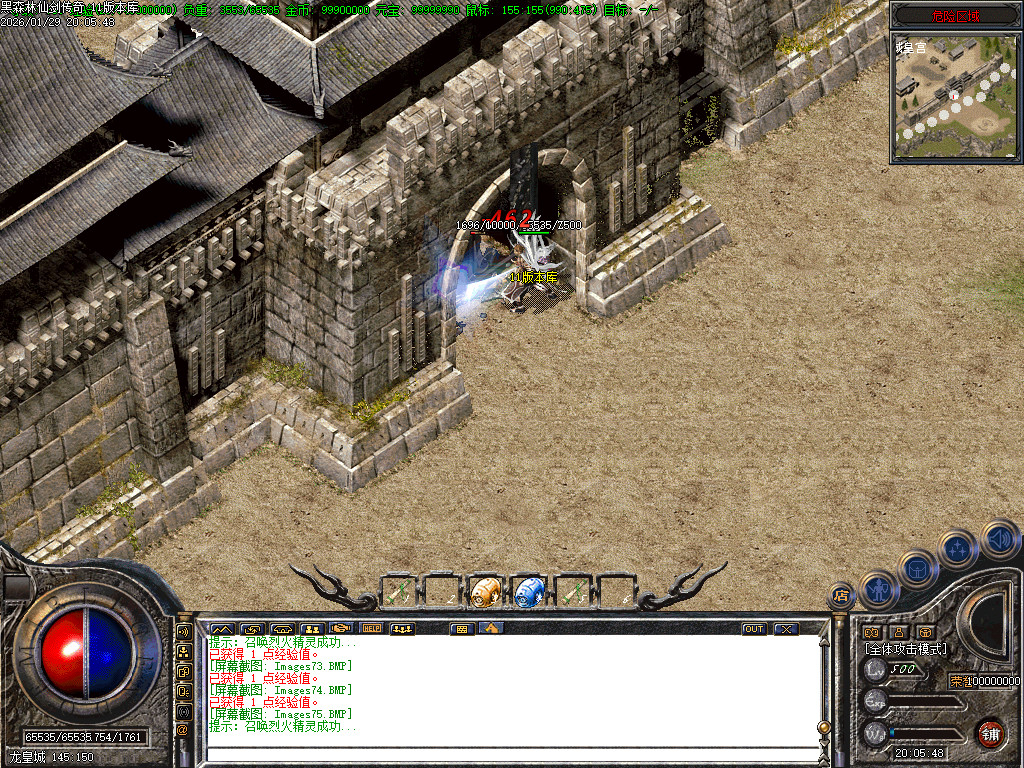Screen dimensions: 1024x768
Task: Open the character equipment round button
Action: tap(879, 589)
